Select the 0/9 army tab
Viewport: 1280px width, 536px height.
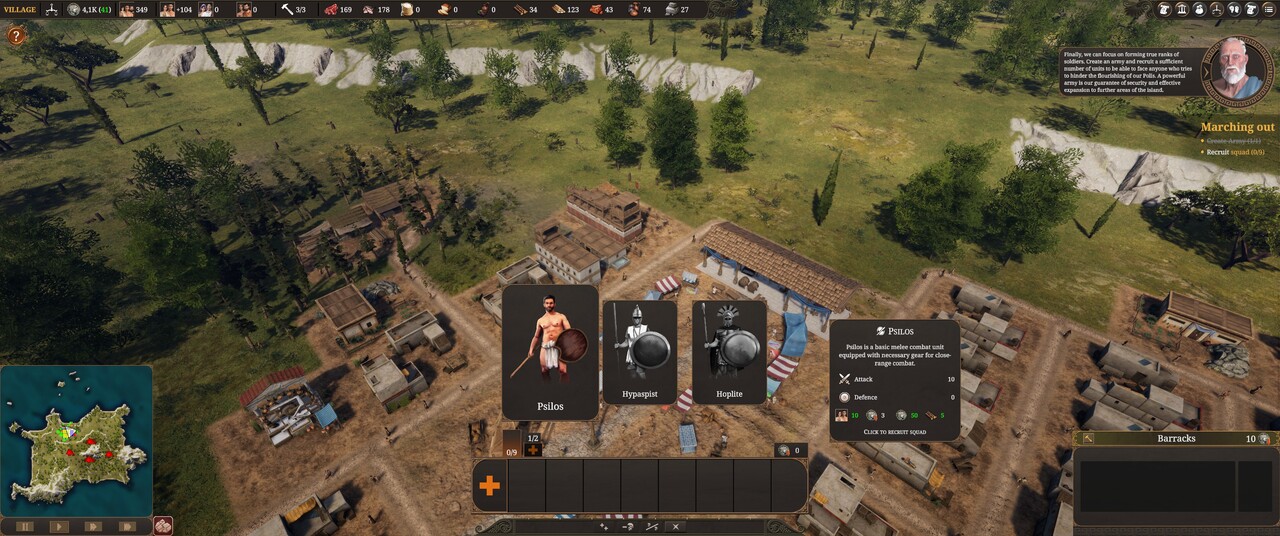pyautogui.click(x=511, y=445)
